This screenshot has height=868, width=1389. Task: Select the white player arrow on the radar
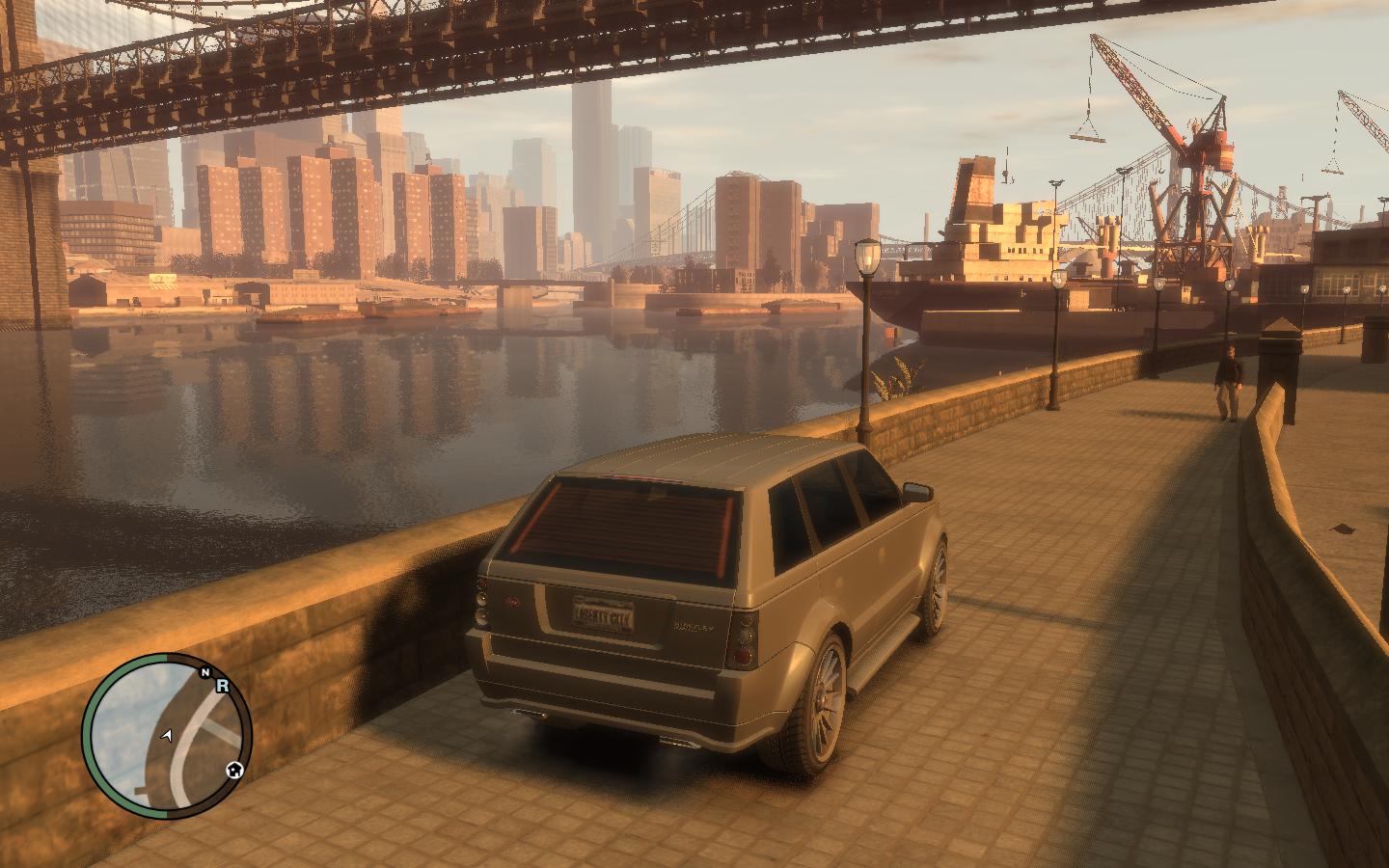point(169,735)
